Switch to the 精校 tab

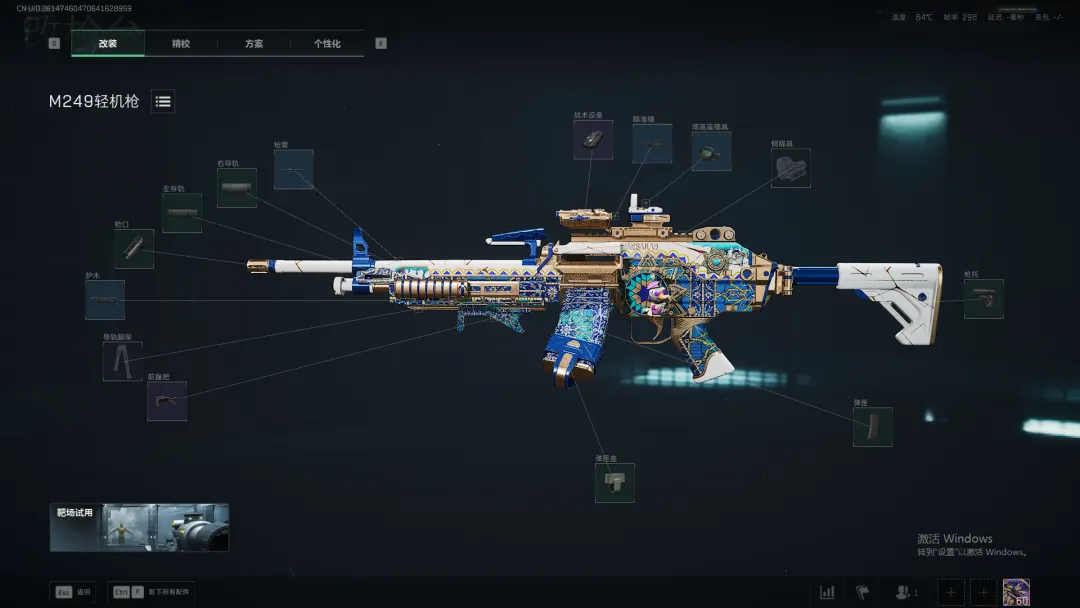[181, 44]
